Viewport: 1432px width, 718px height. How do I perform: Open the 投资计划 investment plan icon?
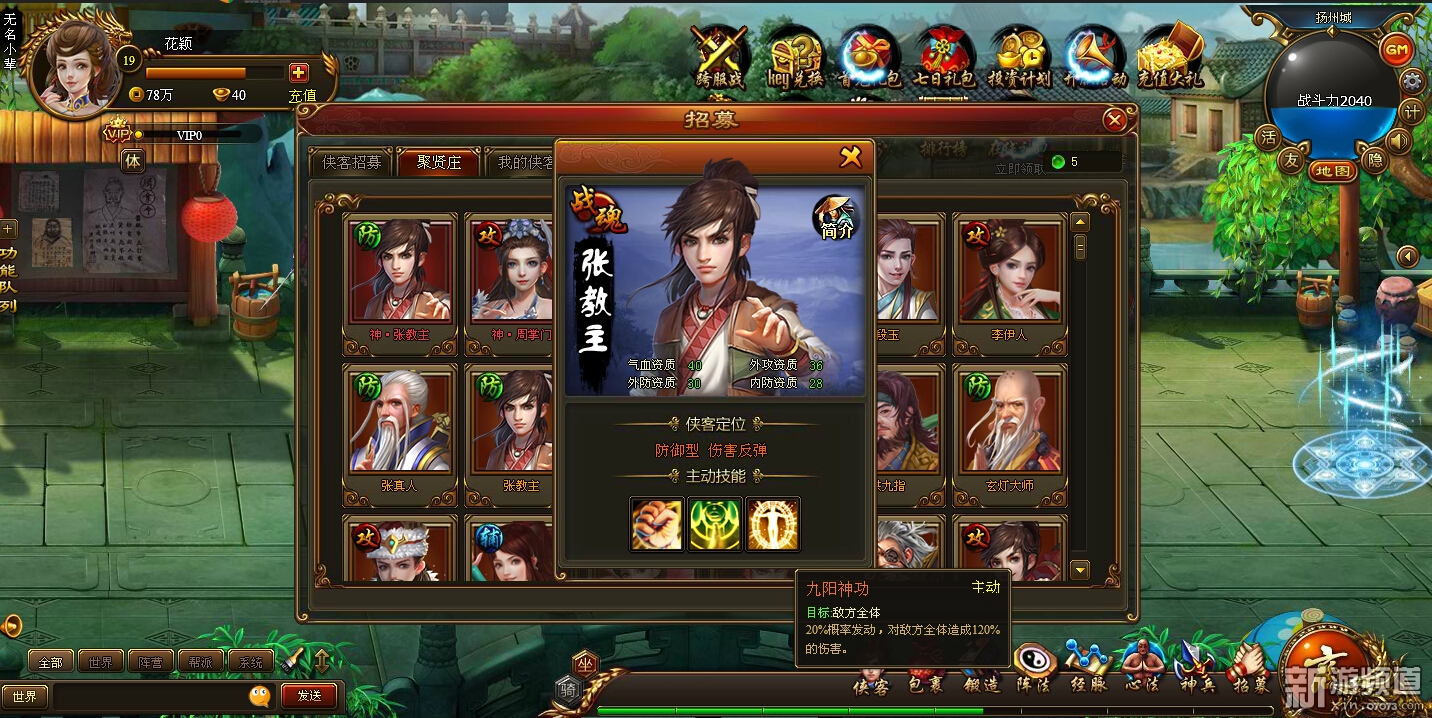pyautogui.click(x=1018, y=57)
